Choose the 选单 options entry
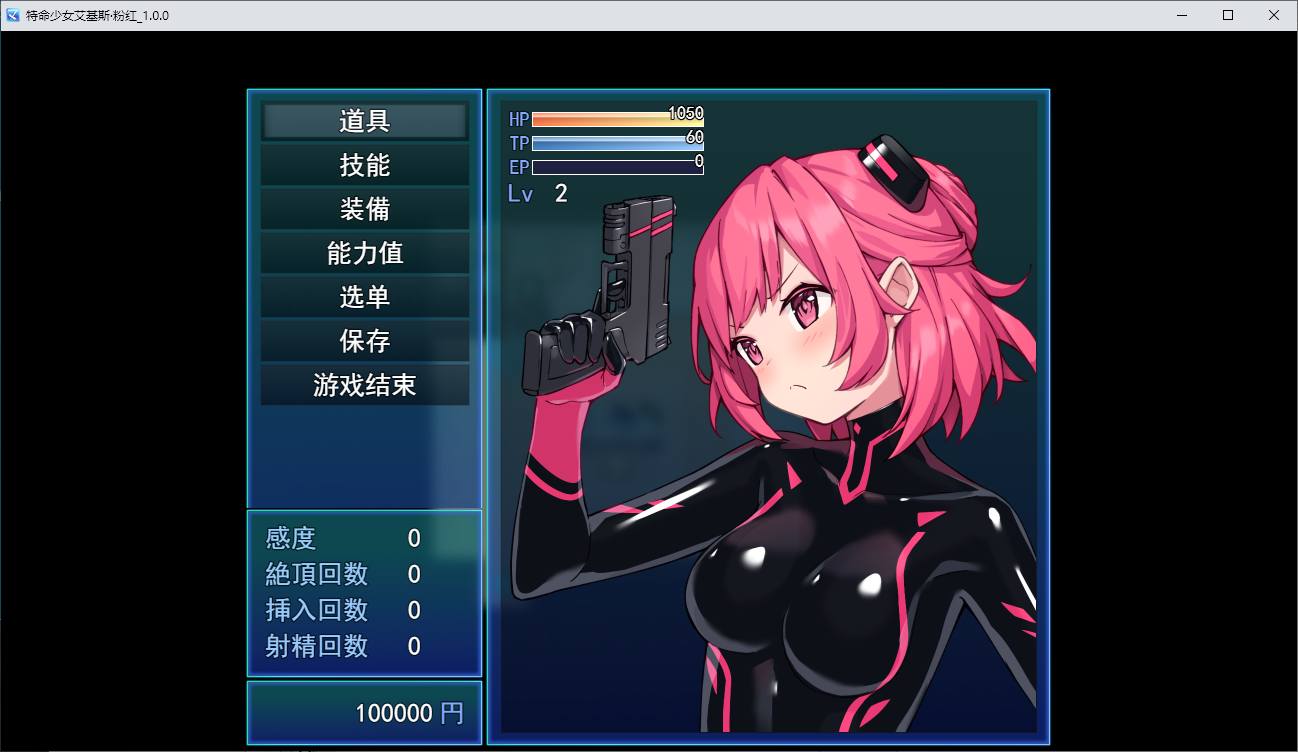1298x752 pixels. click(x=365, y=298)
